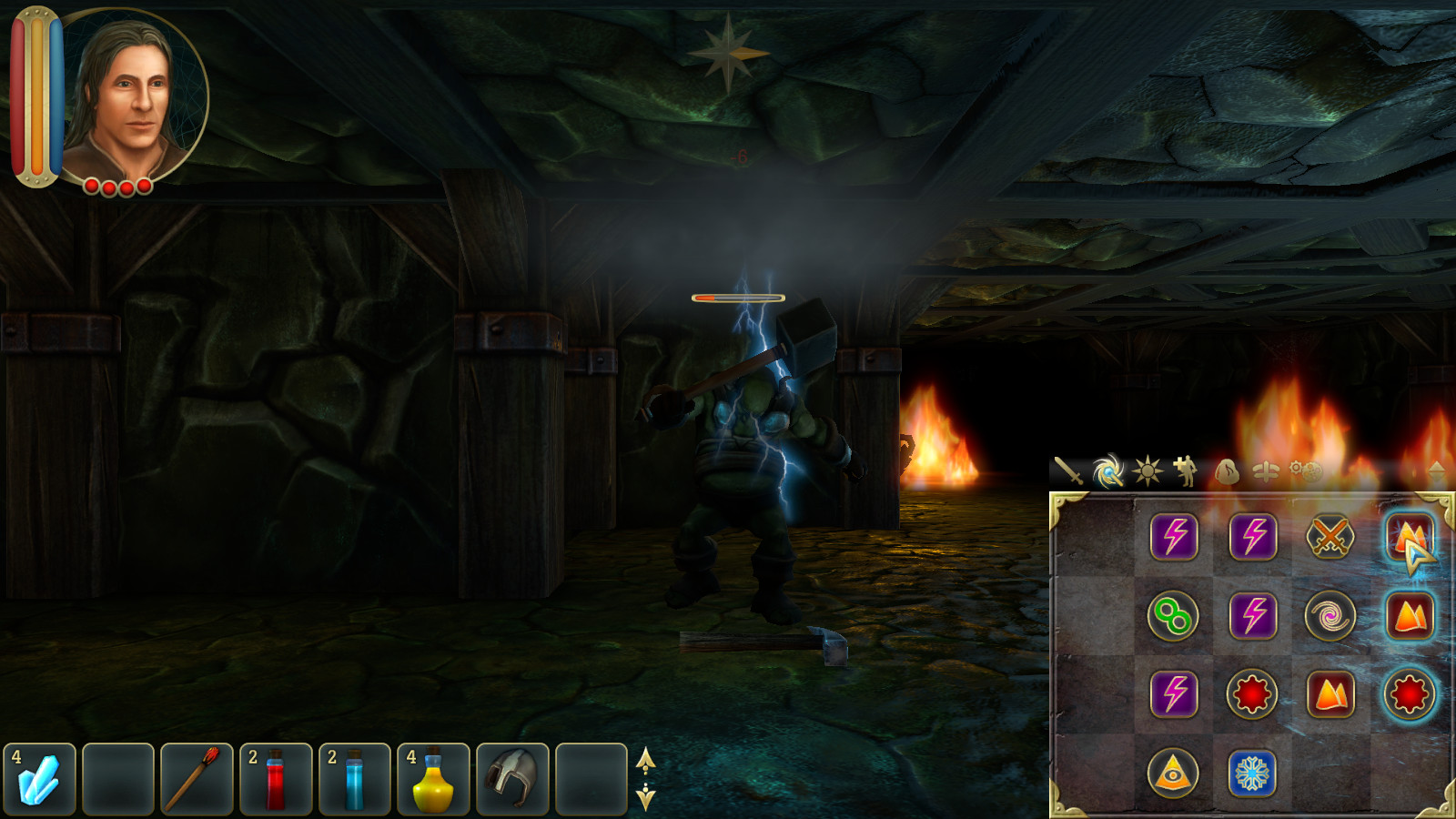1456x819 pixels.
Task: Switch to the sun magic tab
Action: 1148,471
